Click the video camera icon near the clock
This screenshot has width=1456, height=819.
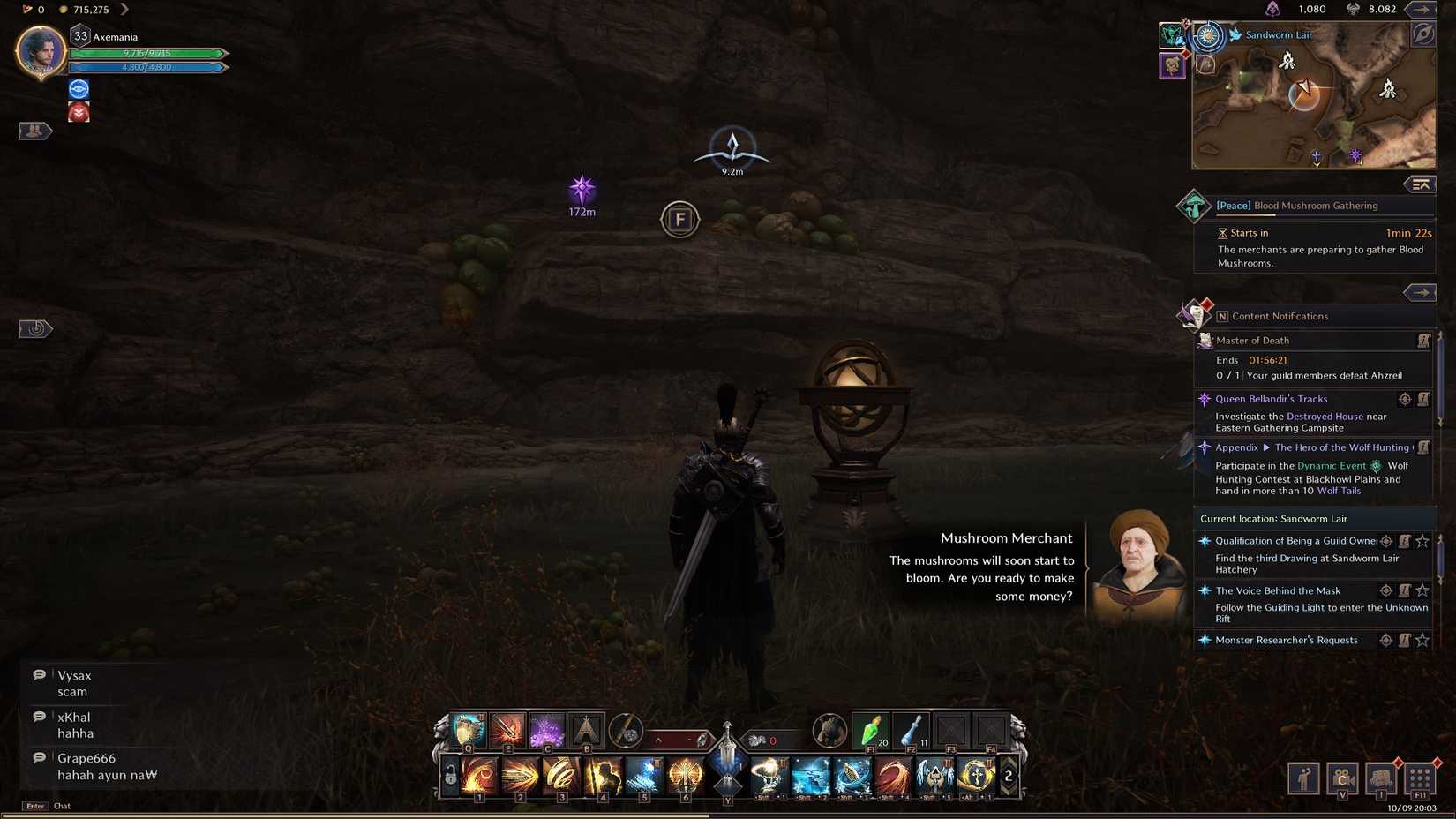click(1342, 779)
